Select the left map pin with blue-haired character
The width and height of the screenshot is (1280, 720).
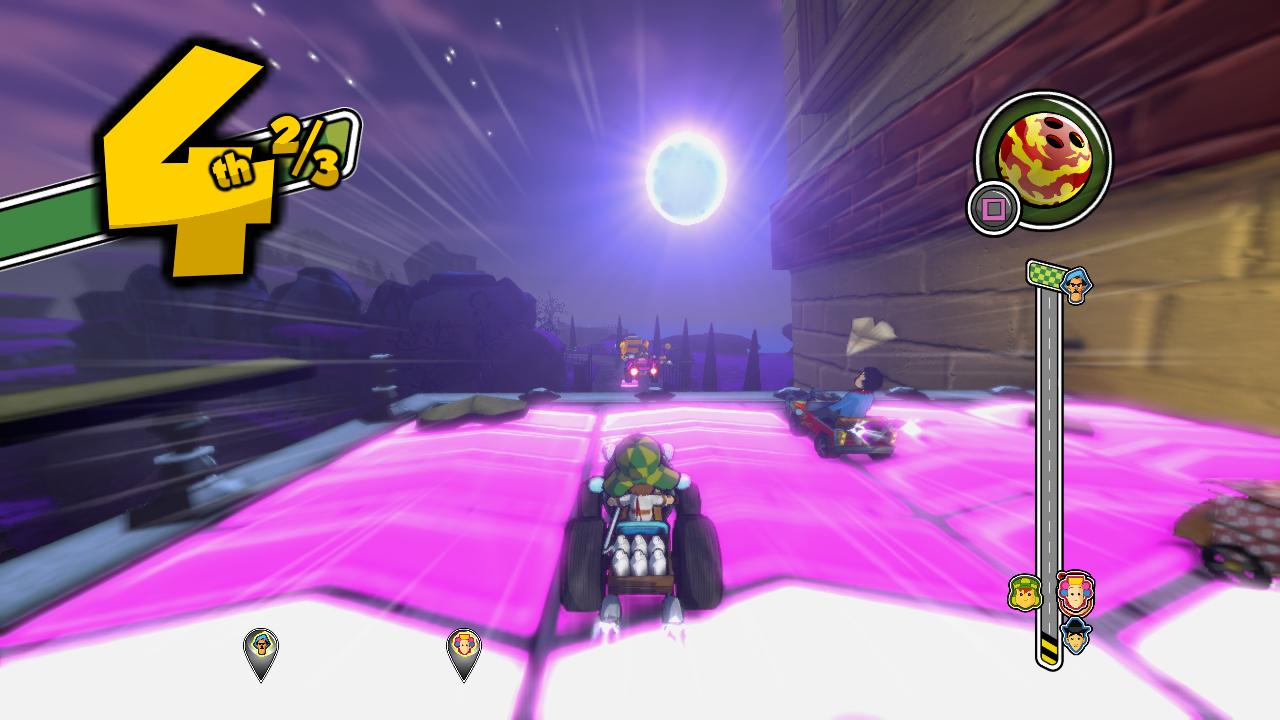click(x=262, y=648)
